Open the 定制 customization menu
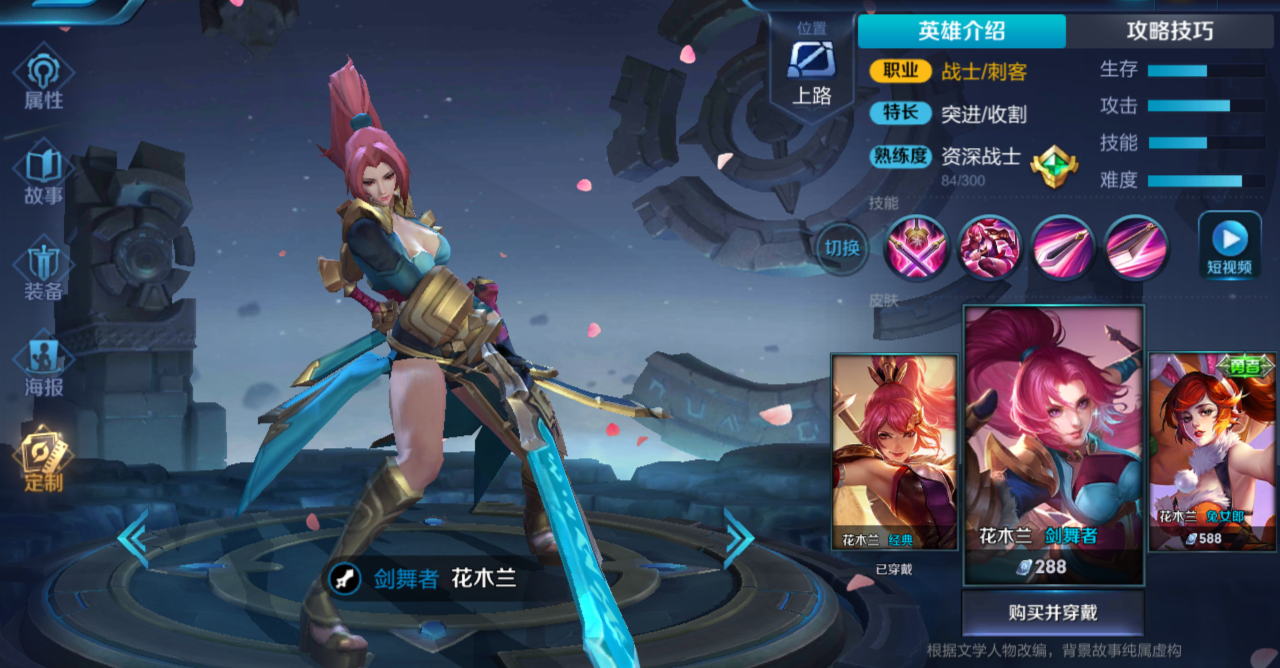This screenshot has width=1280, height=668. 43,460
